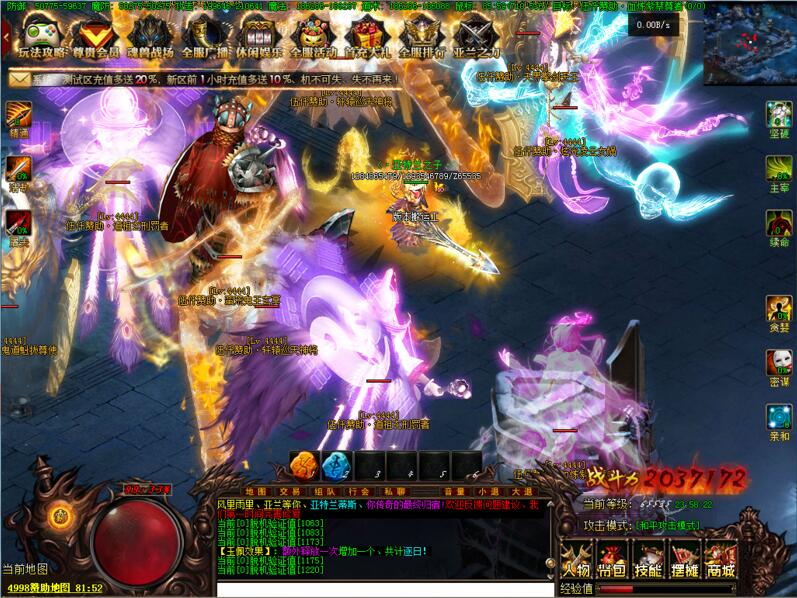Open the 商城 shop

720,558
